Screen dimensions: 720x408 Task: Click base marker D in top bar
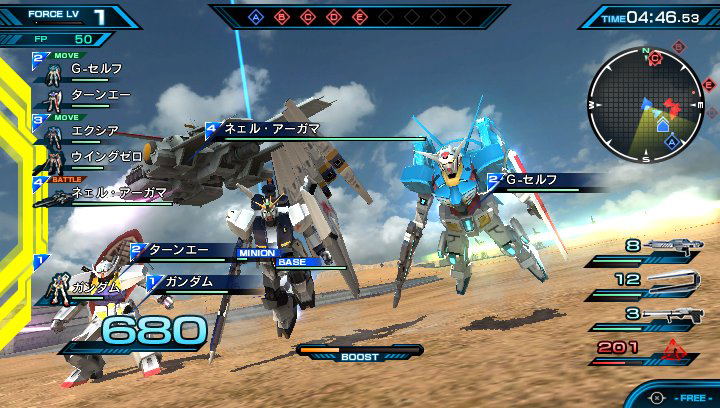click(x=334, y=17)
